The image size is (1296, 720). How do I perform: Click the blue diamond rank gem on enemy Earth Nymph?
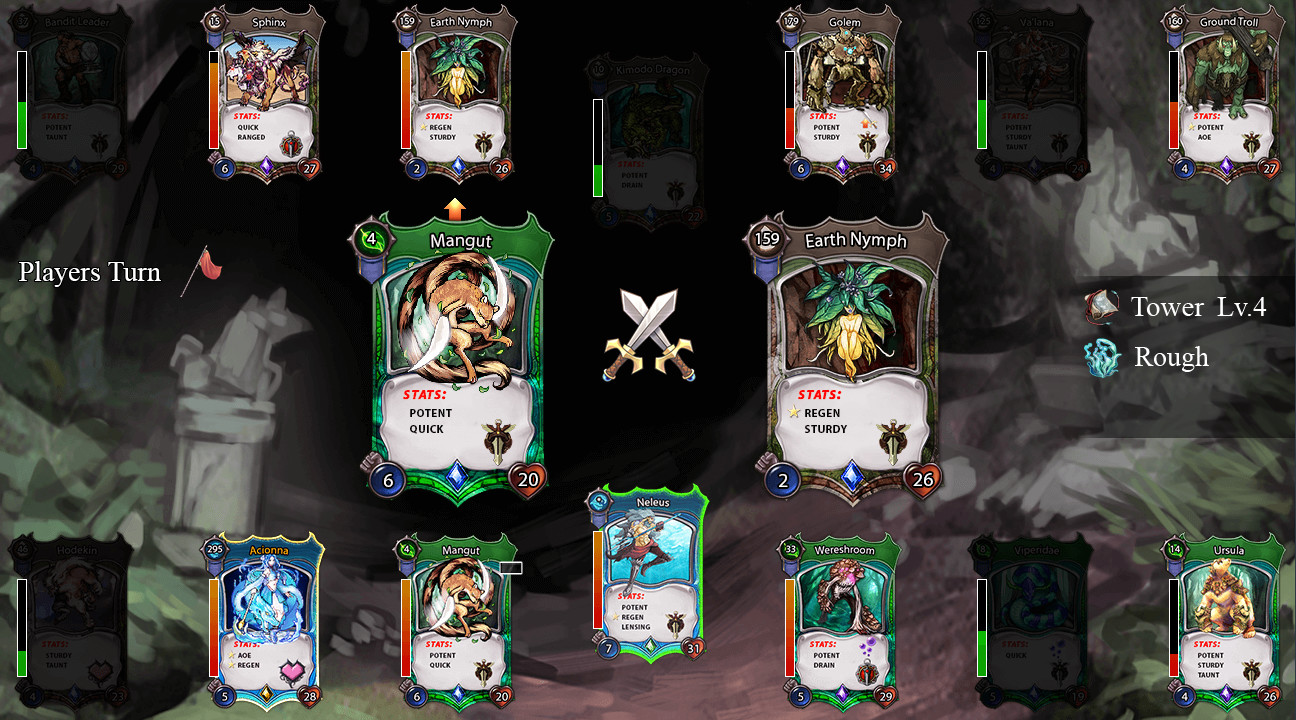[851, 477]
